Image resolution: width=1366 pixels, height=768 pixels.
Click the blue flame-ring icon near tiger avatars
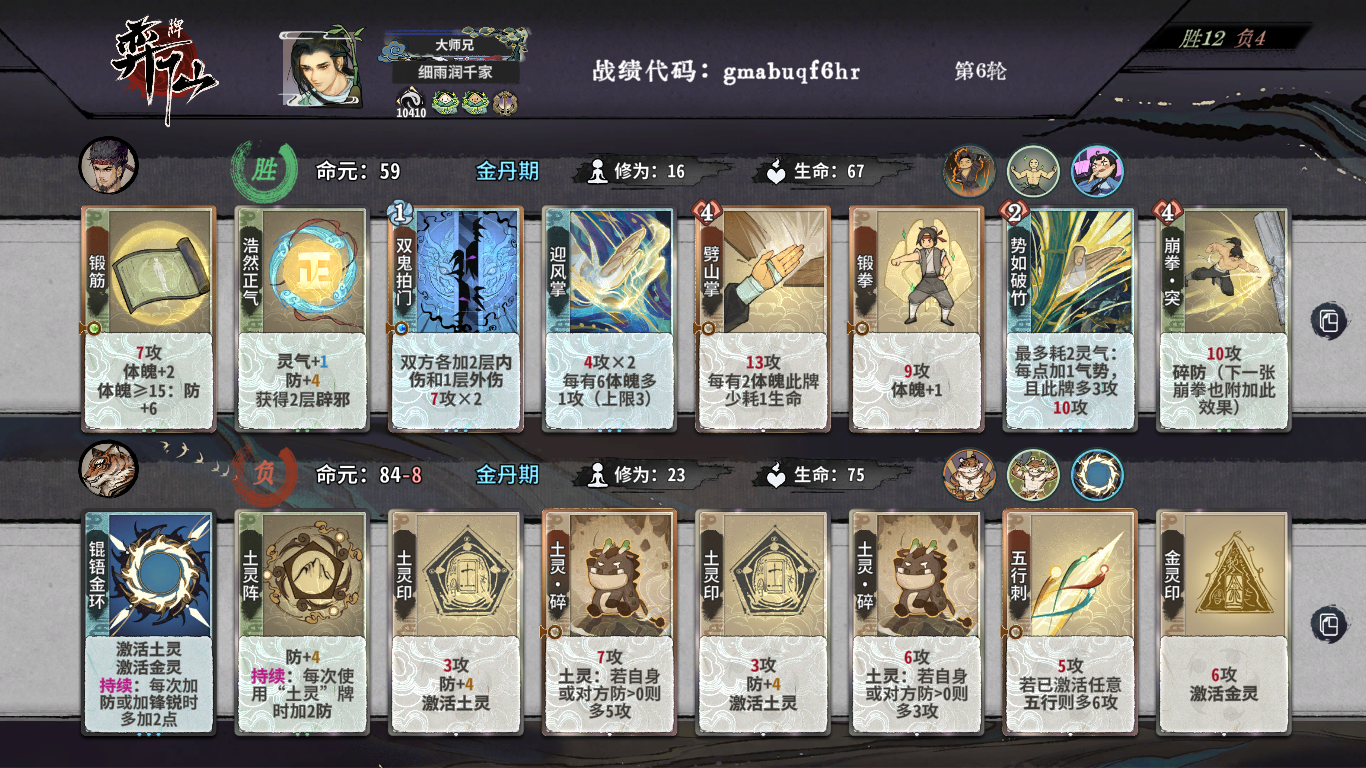click(1098, 477)
